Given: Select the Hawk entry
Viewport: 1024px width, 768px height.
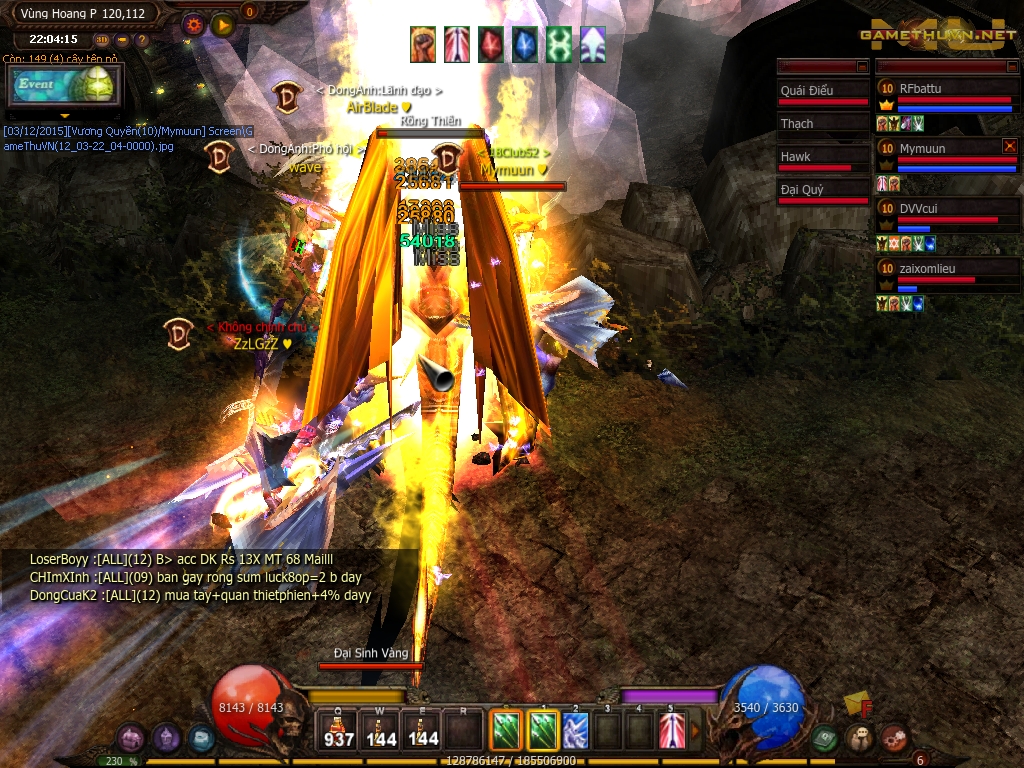Looking at the screenshot, I should [823, 159].
